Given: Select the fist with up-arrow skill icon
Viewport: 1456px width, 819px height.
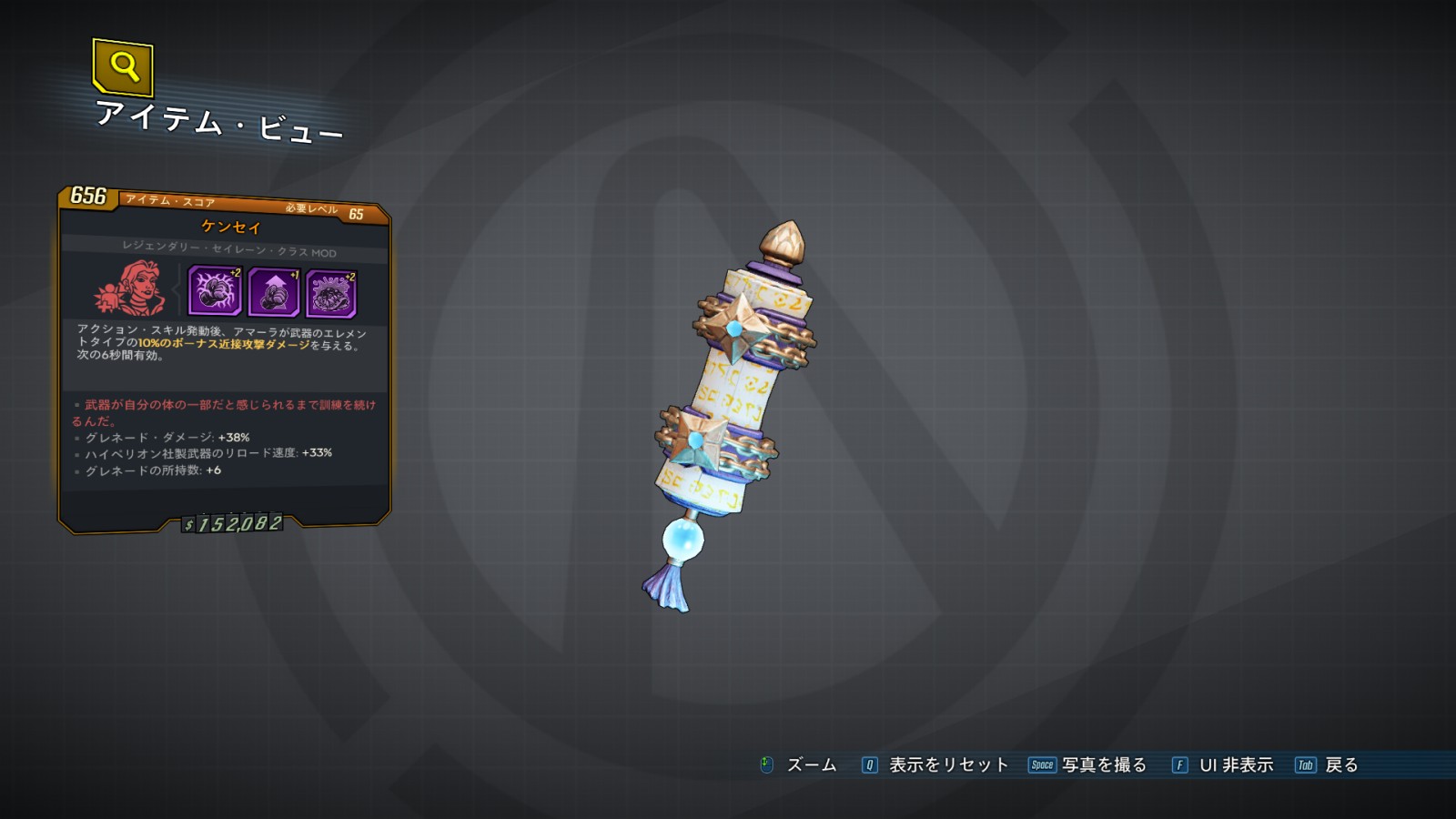Looking at the screenshot, I should tap(273, 293).
